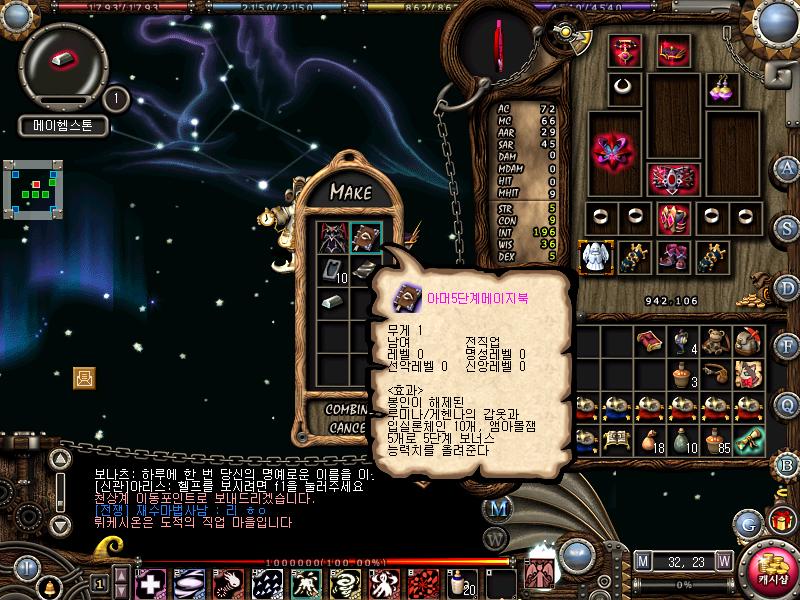Click the red book in the inventory
This screenshot has width=800, height=600.
point(648,342)
